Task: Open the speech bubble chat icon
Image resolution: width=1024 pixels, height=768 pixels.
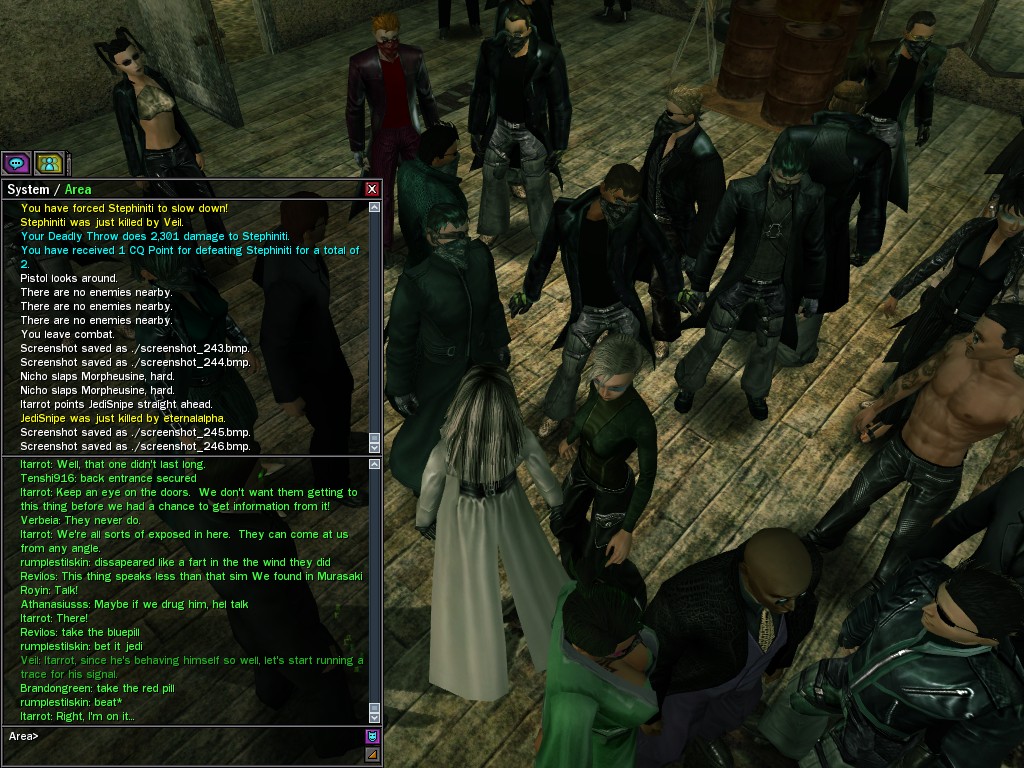Action: point(16,162)
